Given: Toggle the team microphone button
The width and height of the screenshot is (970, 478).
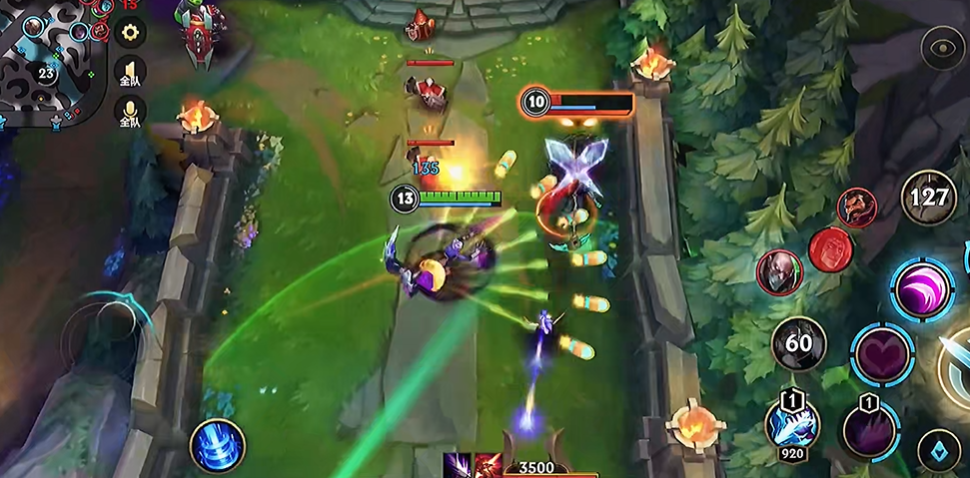Looking at the screenshot, I should tap(130, 112).
